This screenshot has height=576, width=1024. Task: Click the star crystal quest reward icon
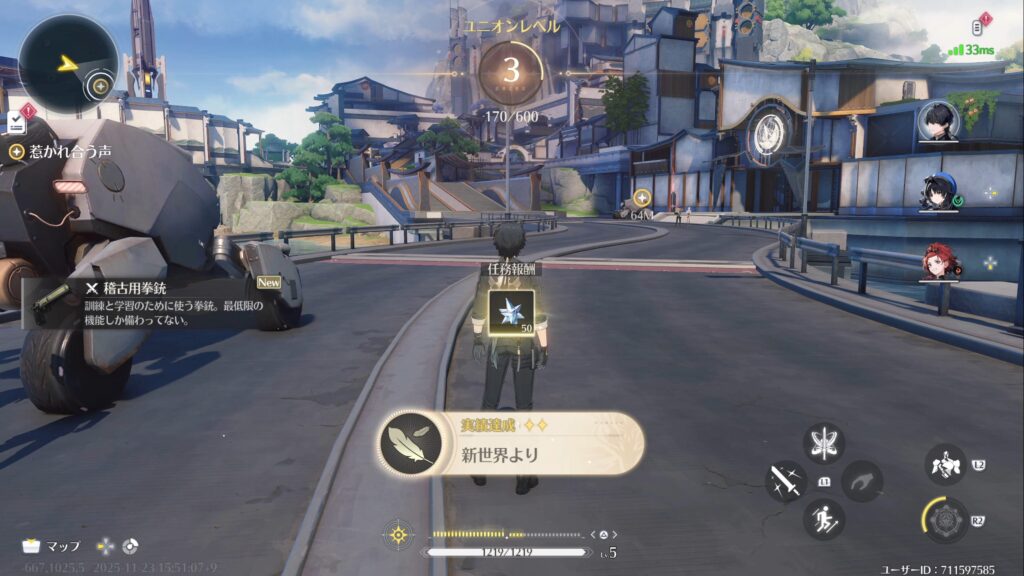pos(510,314)
